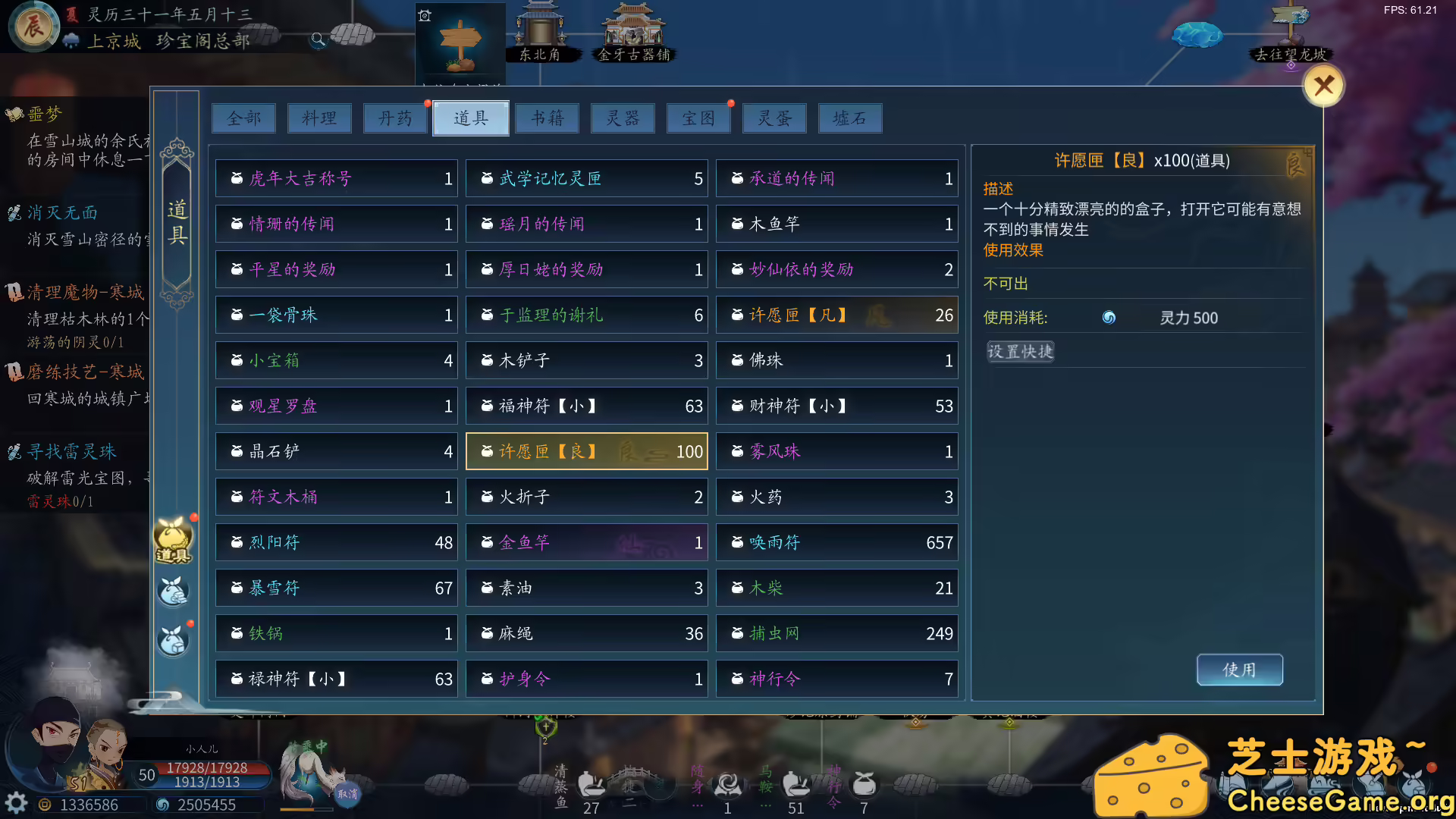The image size is (1456, 819).
Task: Switch to the 书籍 tab
Action: tap(547, 118)
